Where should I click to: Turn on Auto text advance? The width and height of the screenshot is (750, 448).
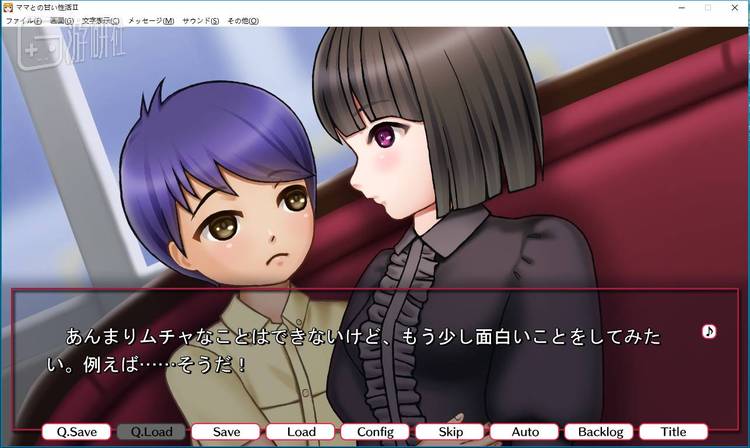[524, 432]
